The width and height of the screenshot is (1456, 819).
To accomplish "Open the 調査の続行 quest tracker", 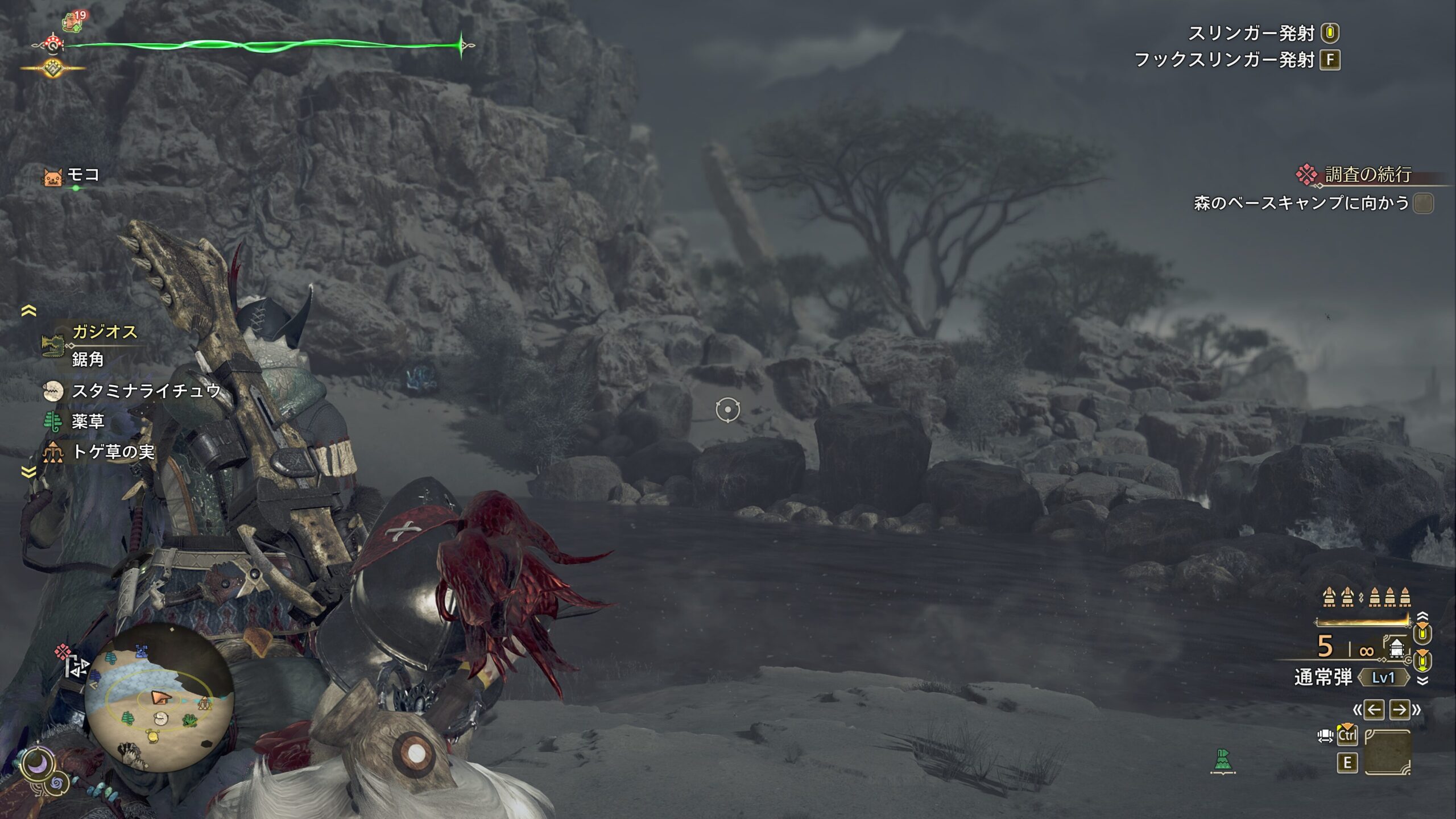I will click(x=1367, y=175).
